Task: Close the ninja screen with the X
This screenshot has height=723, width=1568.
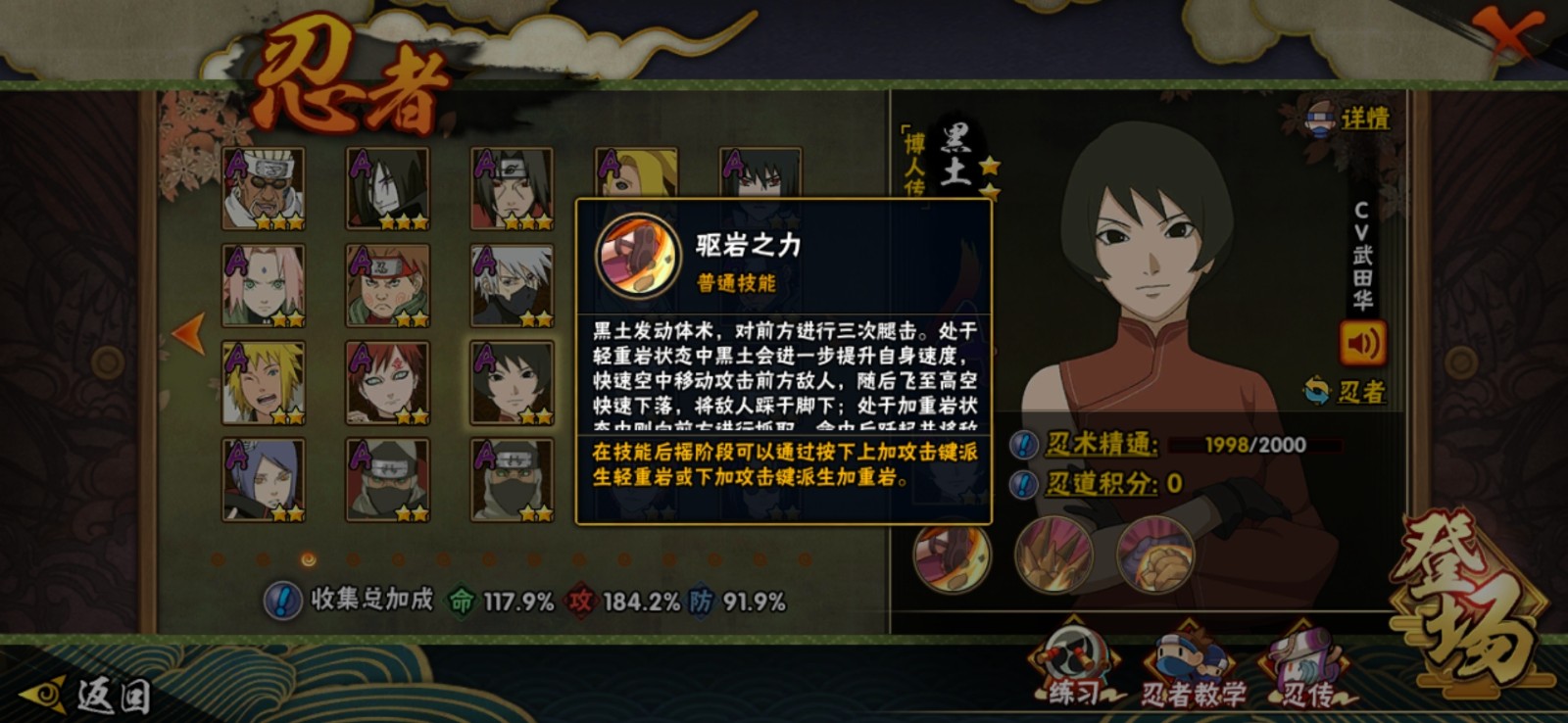Action: click(x=1510, y=34)
